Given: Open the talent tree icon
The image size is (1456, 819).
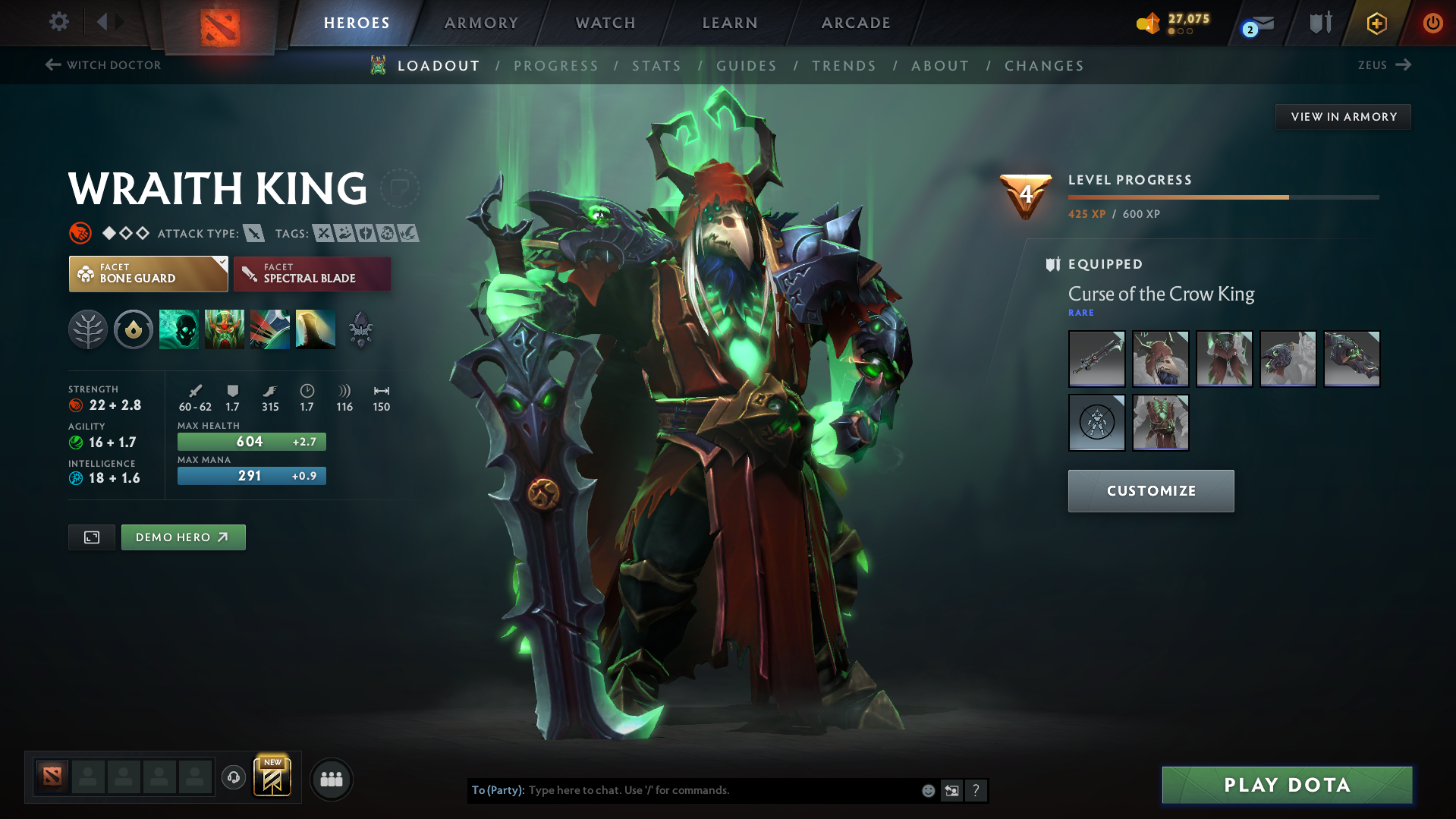Looking at the screenshot, I should tap(87, 329).
